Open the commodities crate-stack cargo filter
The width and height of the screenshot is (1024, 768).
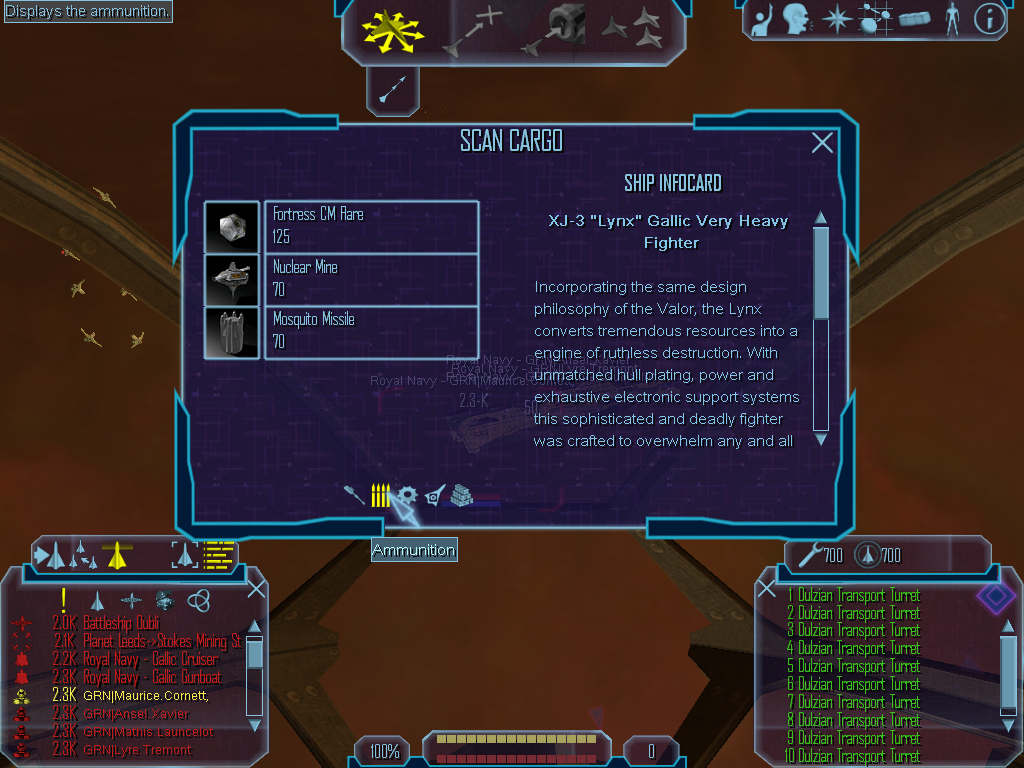tap(461, 495)
